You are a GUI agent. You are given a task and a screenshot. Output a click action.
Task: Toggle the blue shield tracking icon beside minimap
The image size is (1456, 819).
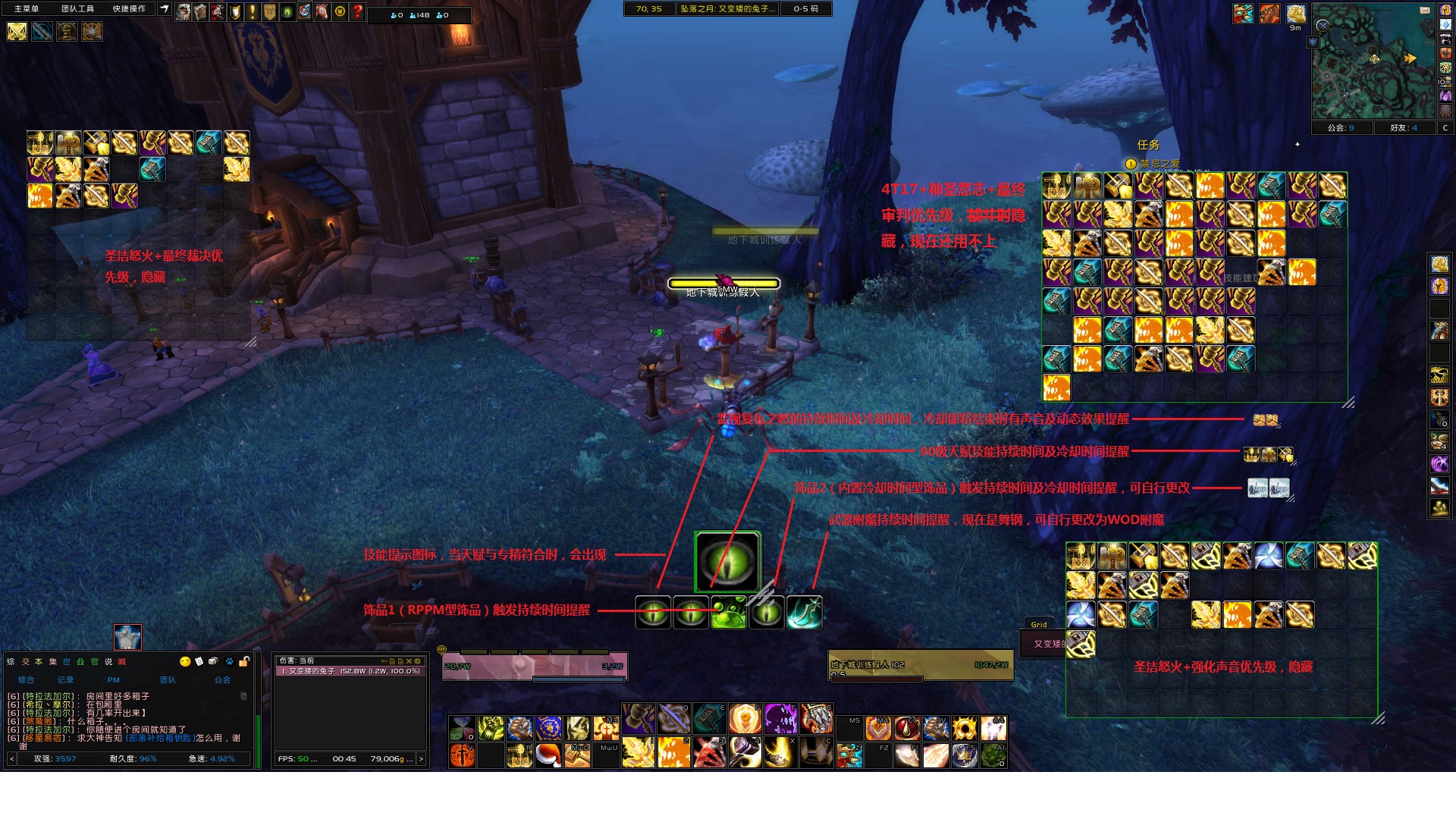(1313, 42)
